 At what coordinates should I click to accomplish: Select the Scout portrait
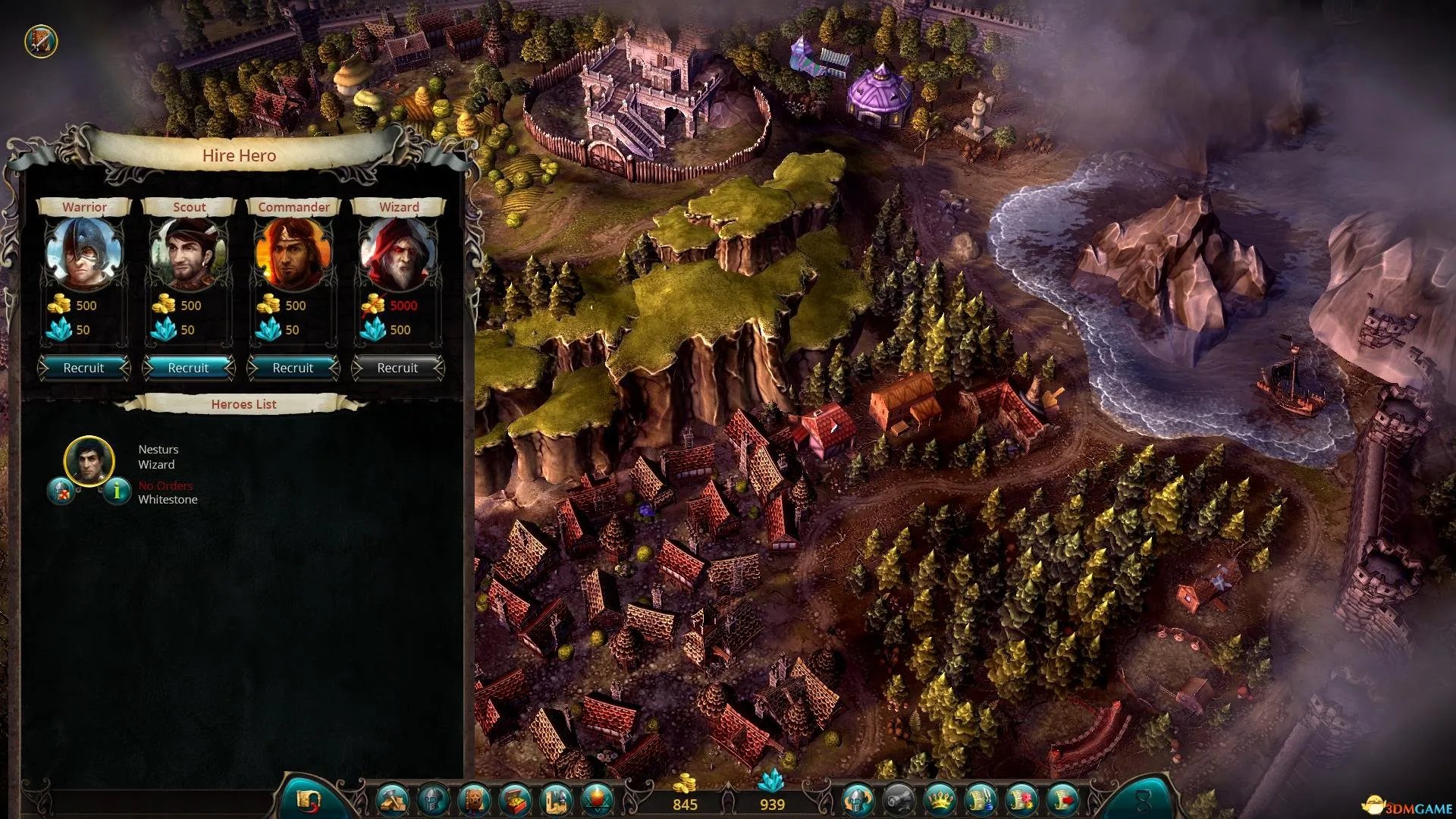pos(189,255)
